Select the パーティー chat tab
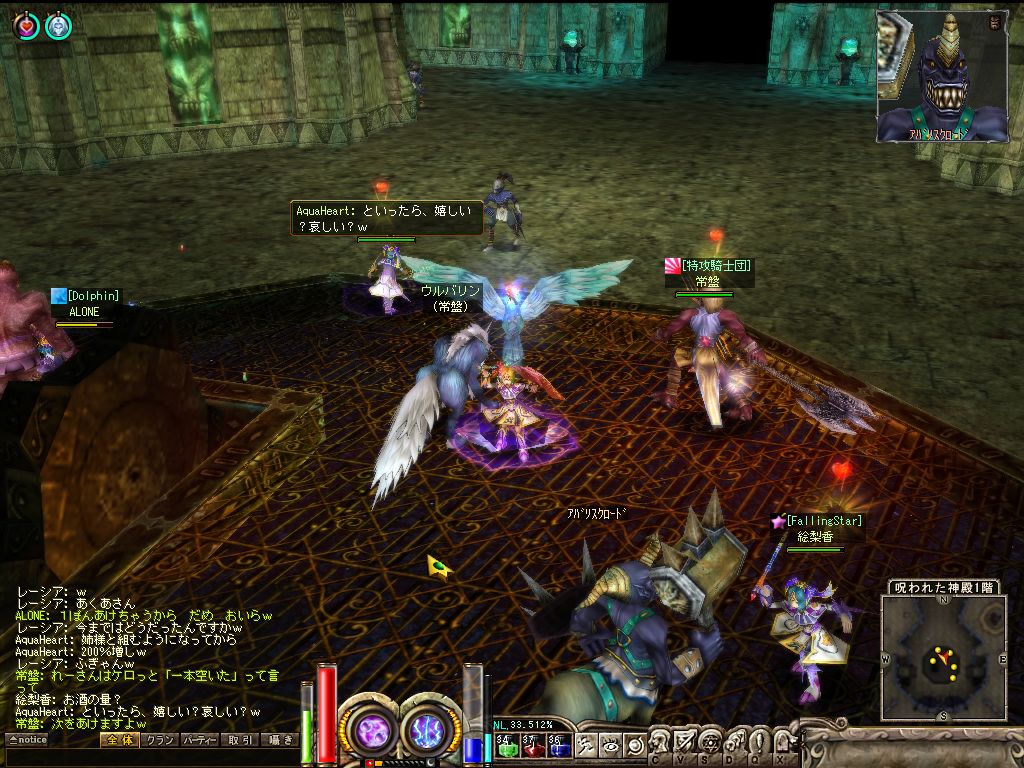 click(x=200, y=740)
